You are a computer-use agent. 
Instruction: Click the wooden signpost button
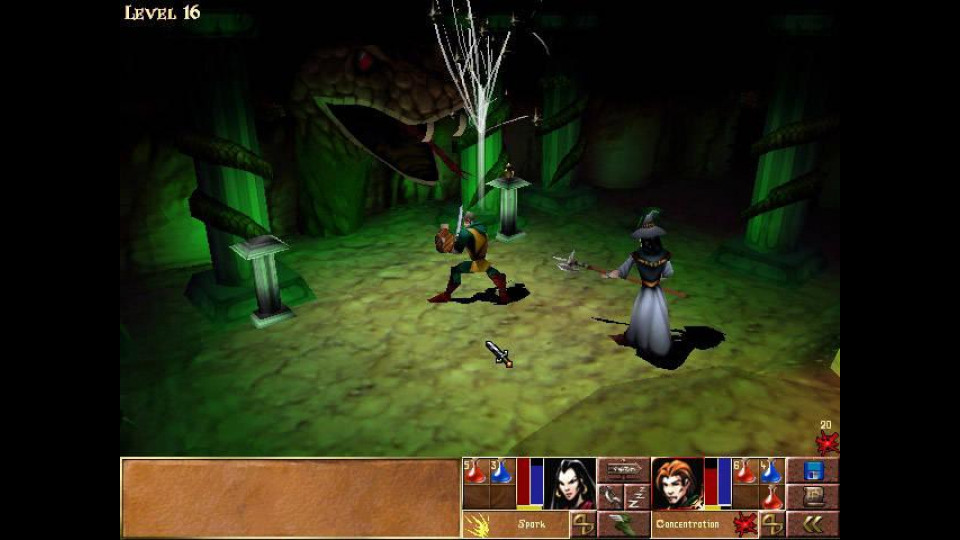point(624,470)
